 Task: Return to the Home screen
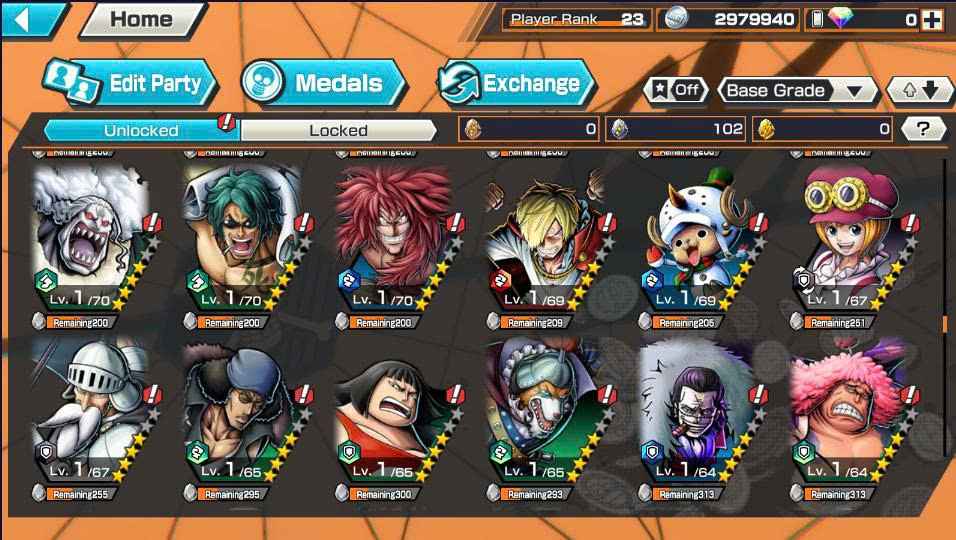[140, 19]
